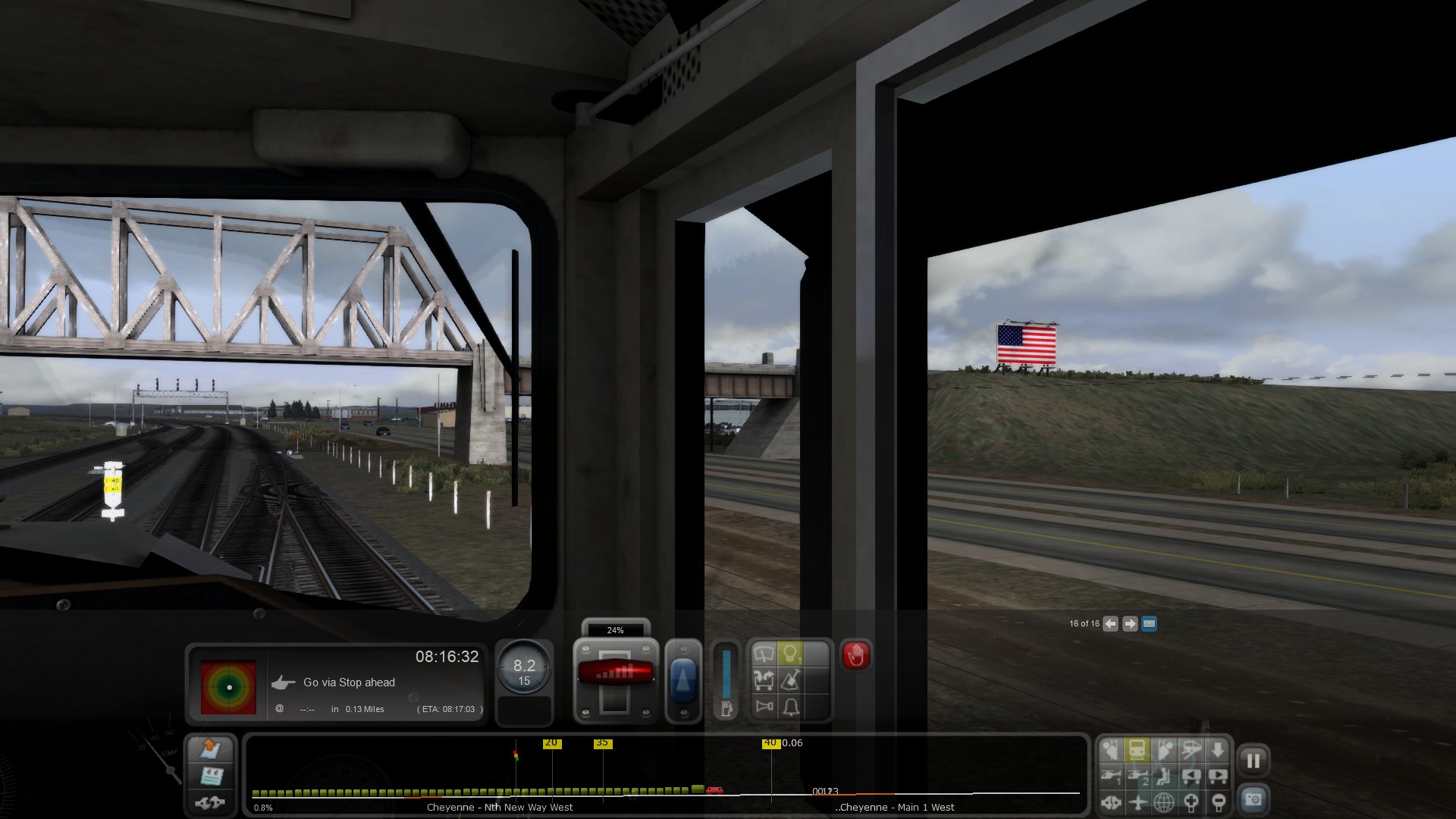1456x819 pixels.
Task: Show next message with right arrow
Action: [x=1130, y=624]
